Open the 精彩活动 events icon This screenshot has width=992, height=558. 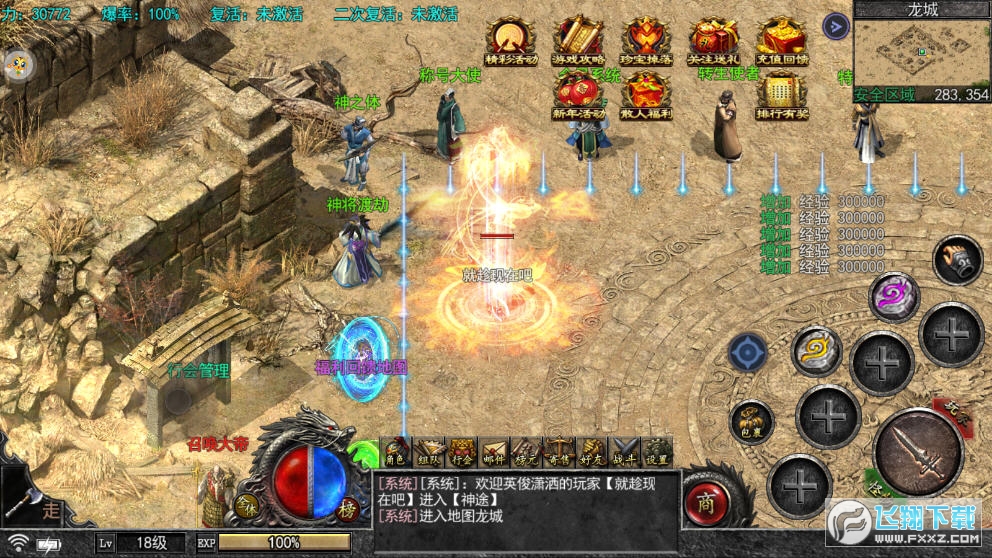pos(512,40)
